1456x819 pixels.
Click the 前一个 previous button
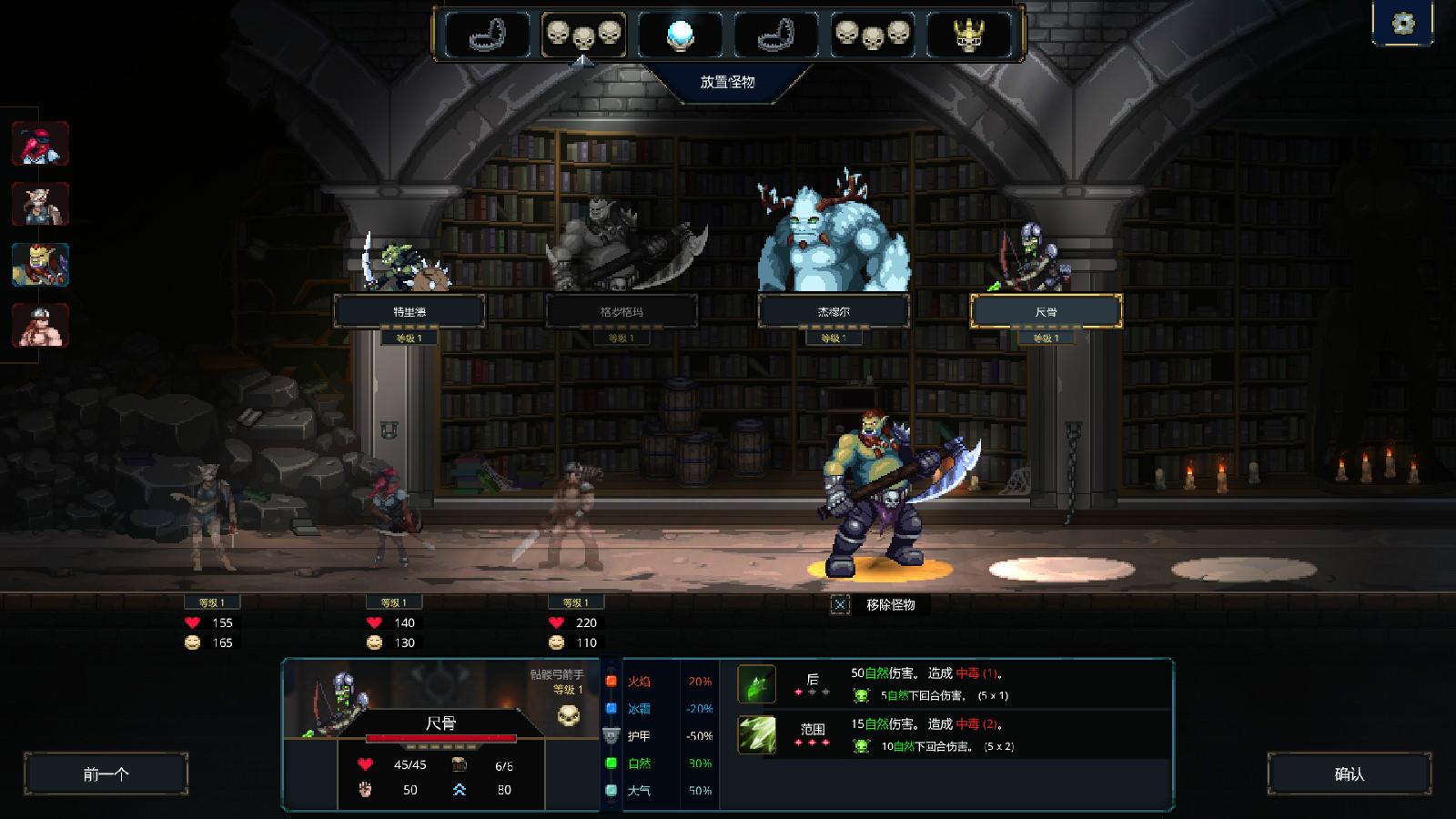[106, 773]
